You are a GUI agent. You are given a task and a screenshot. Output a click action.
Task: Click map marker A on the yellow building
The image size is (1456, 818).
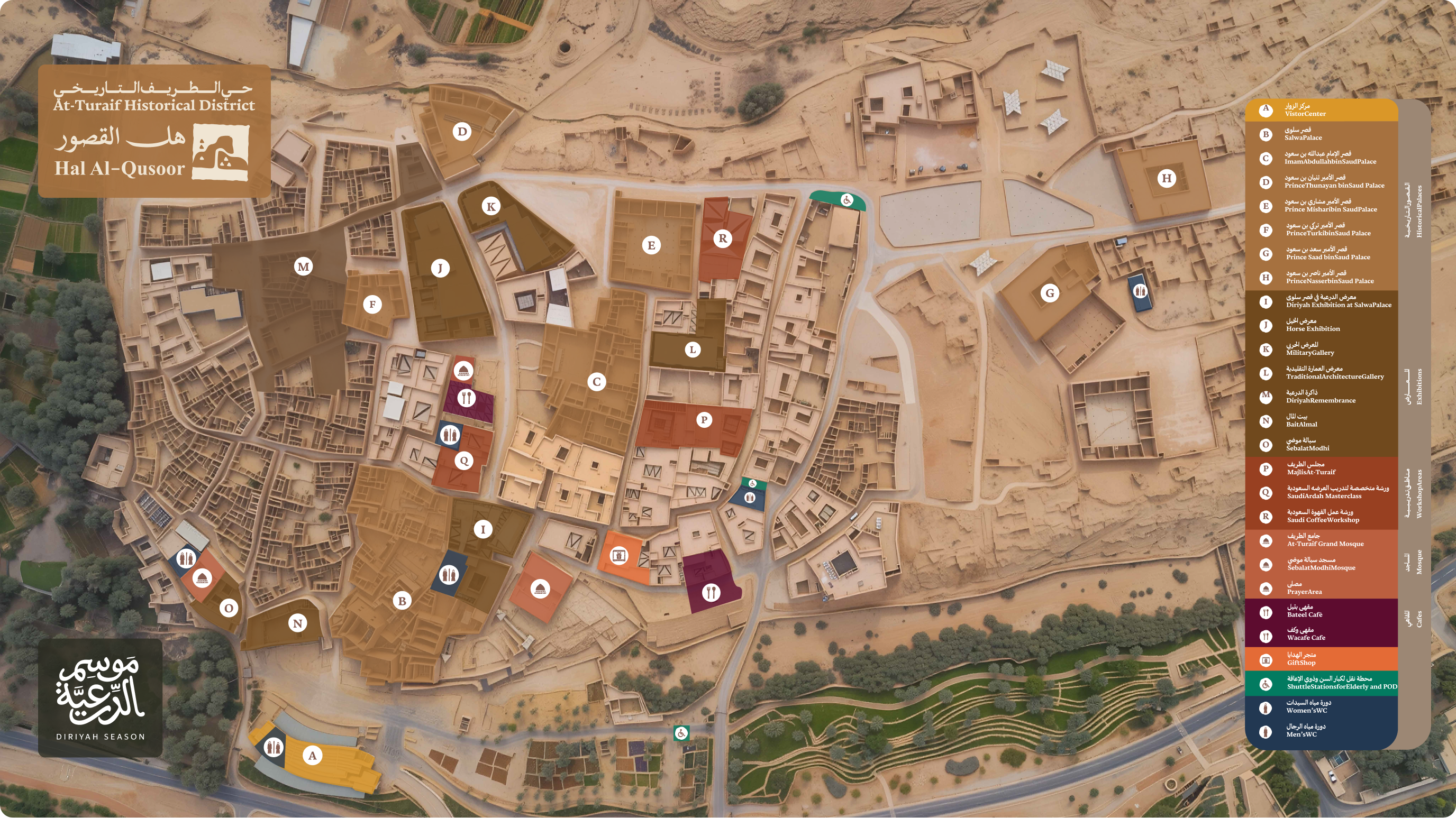pos(312,755)
